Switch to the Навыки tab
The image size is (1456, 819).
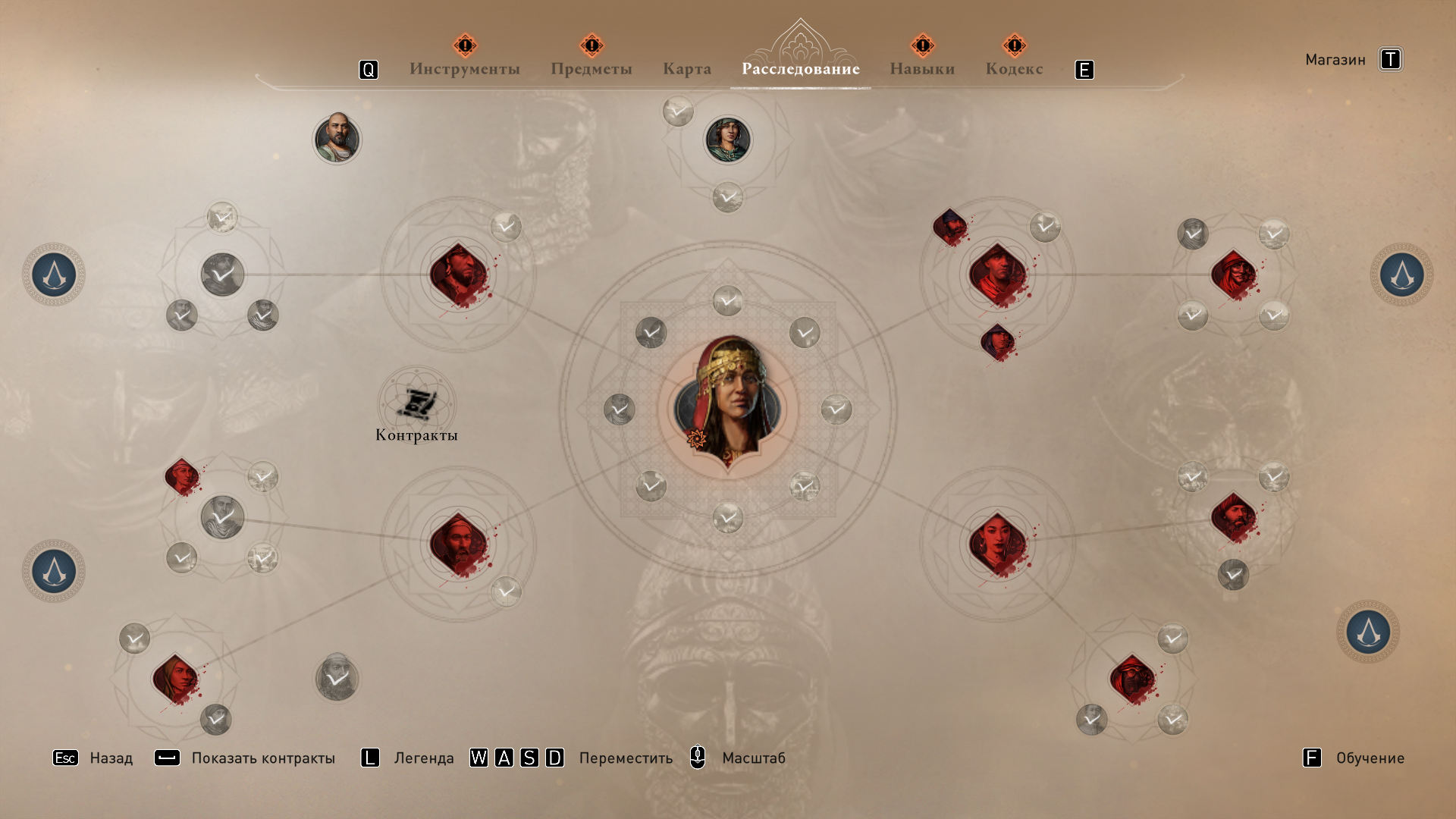click(921, 68)
